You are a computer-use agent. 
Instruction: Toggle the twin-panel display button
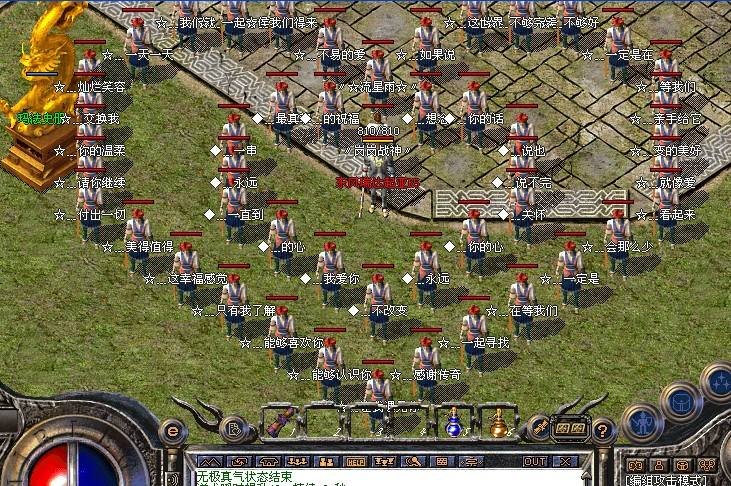coord(570,428)
